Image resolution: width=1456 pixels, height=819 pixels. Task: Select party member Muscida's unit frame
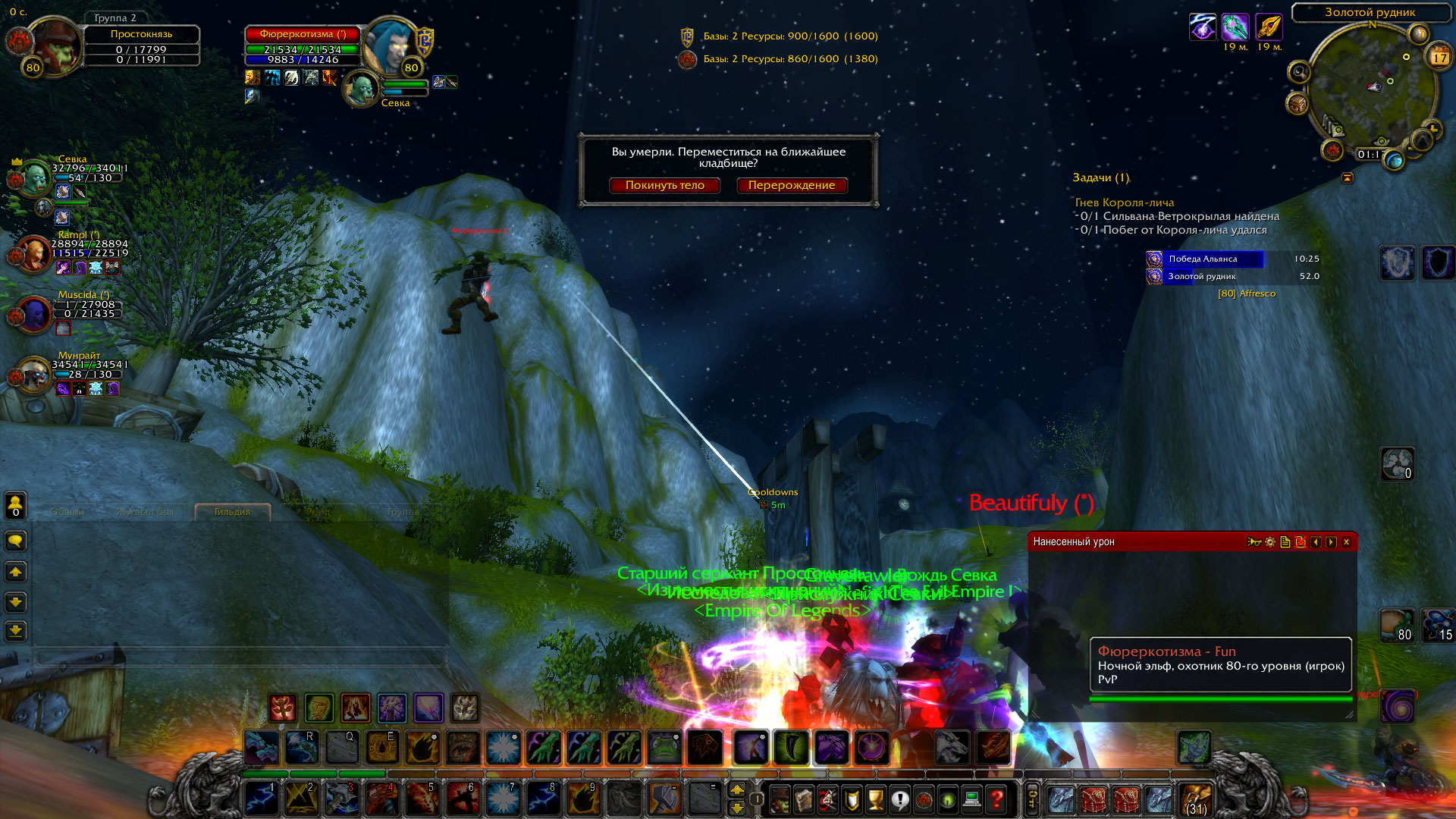33,313
